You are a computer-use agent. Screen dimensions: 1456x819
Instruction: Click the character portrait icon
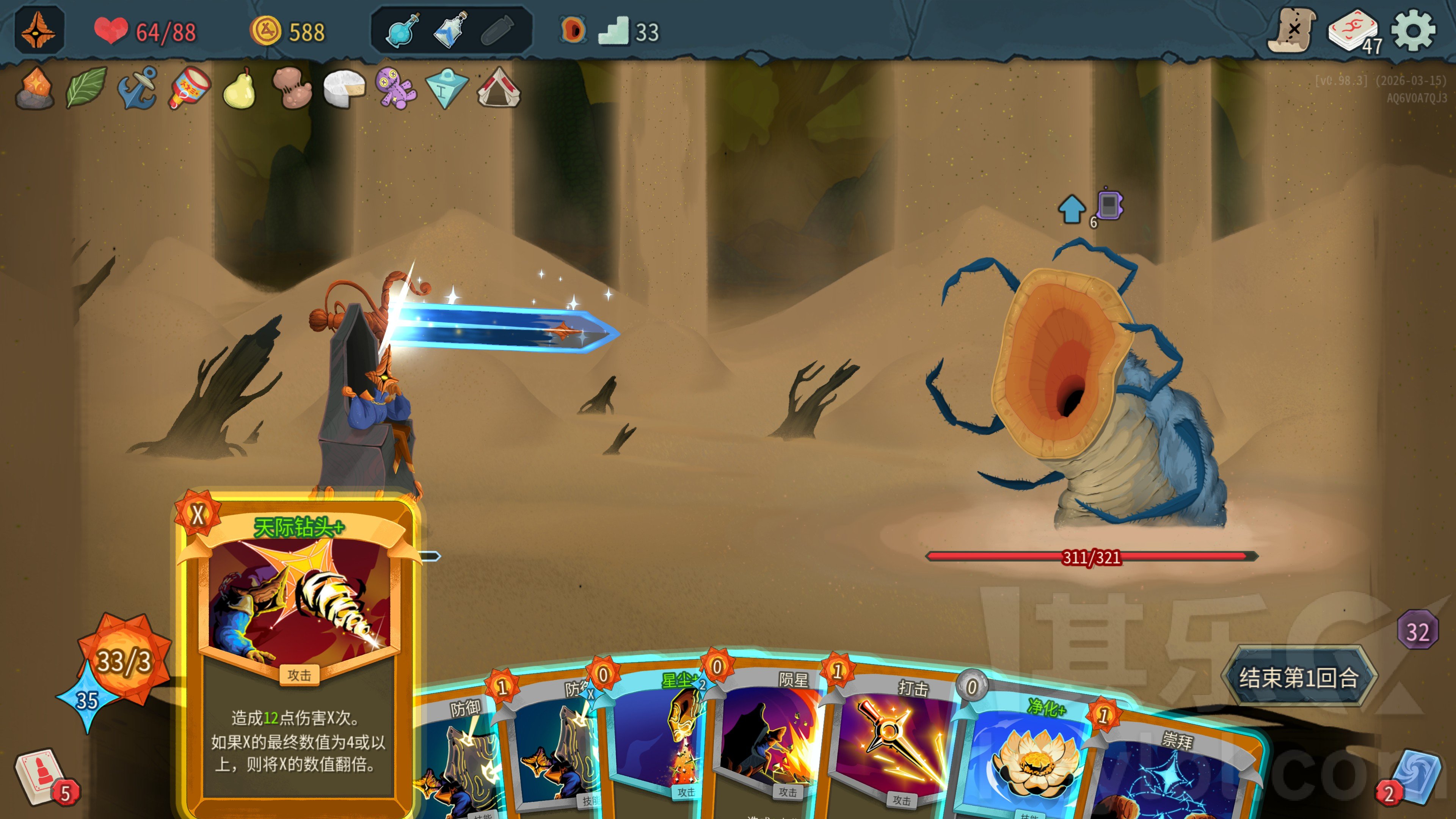click(x=38, y=30)
